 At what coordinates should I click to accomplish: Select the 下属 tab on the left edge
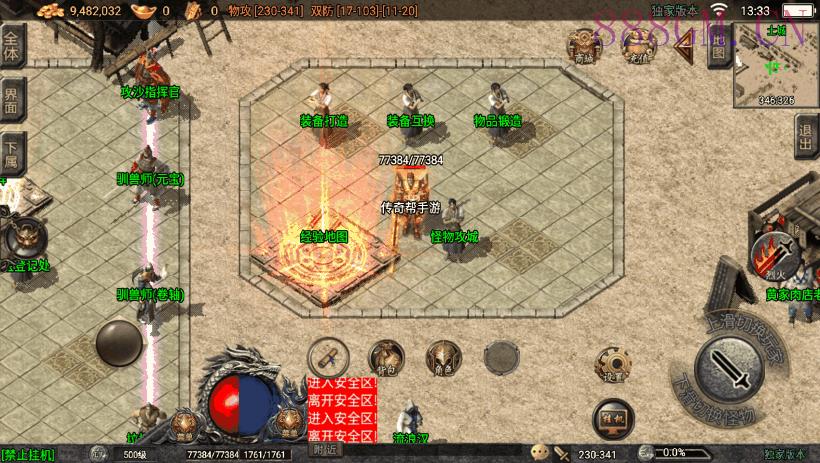tap(11, 150)
